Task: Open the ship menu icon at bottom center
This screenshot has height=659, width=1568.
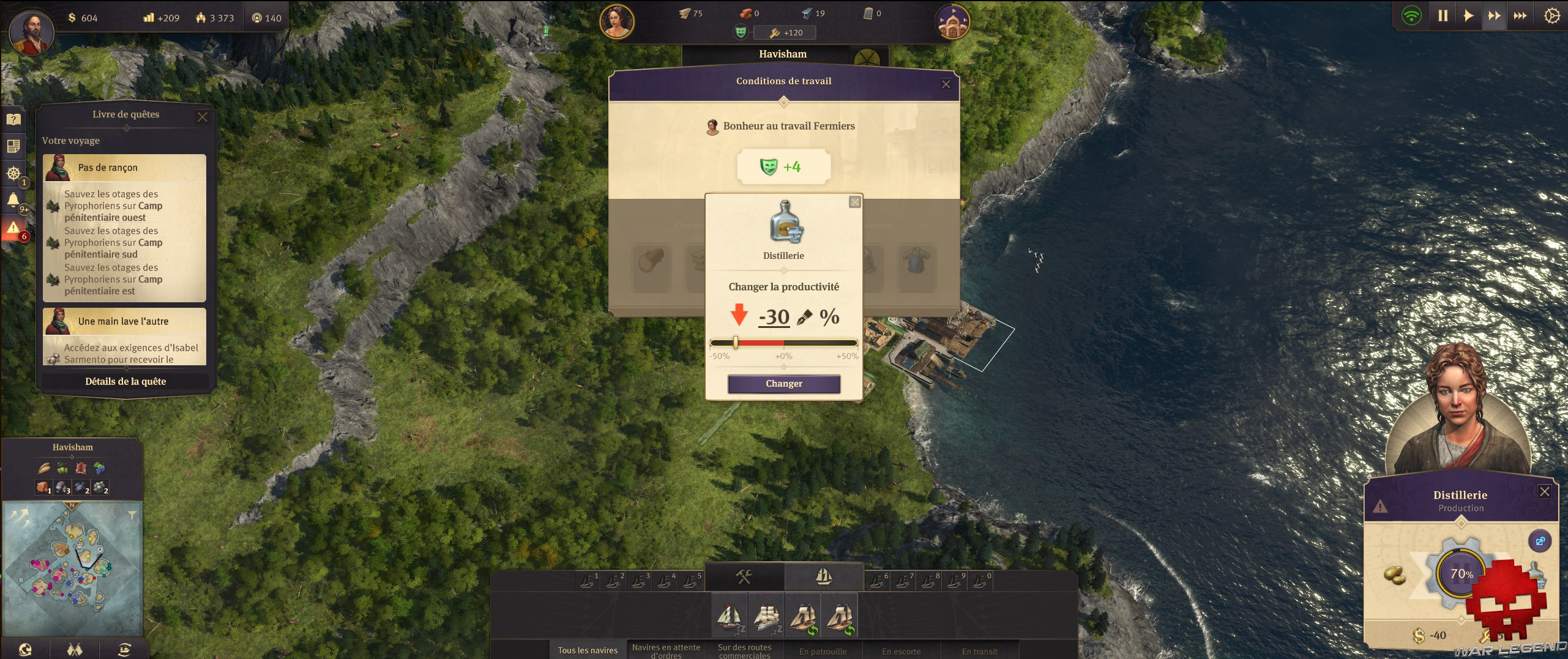Action: click(823, 576)
